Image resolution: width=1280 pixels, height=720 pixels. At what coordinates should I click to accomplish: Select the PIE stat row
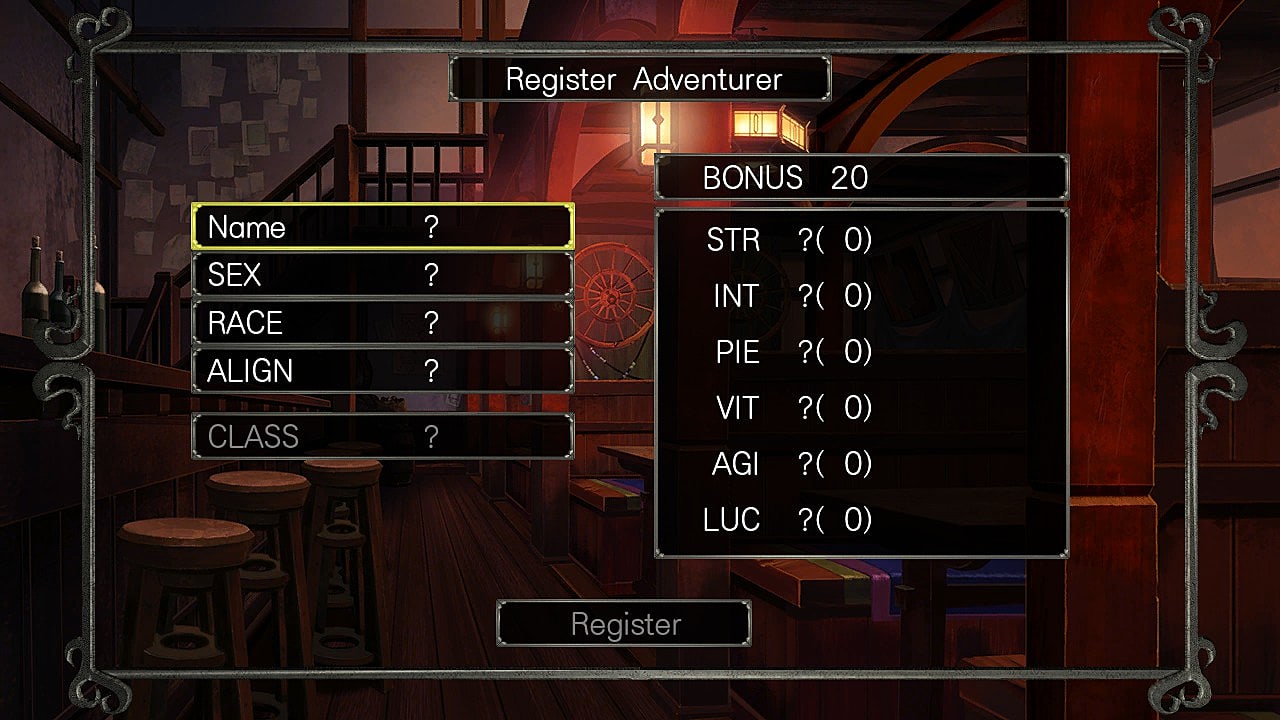click(x=788, y=353)
